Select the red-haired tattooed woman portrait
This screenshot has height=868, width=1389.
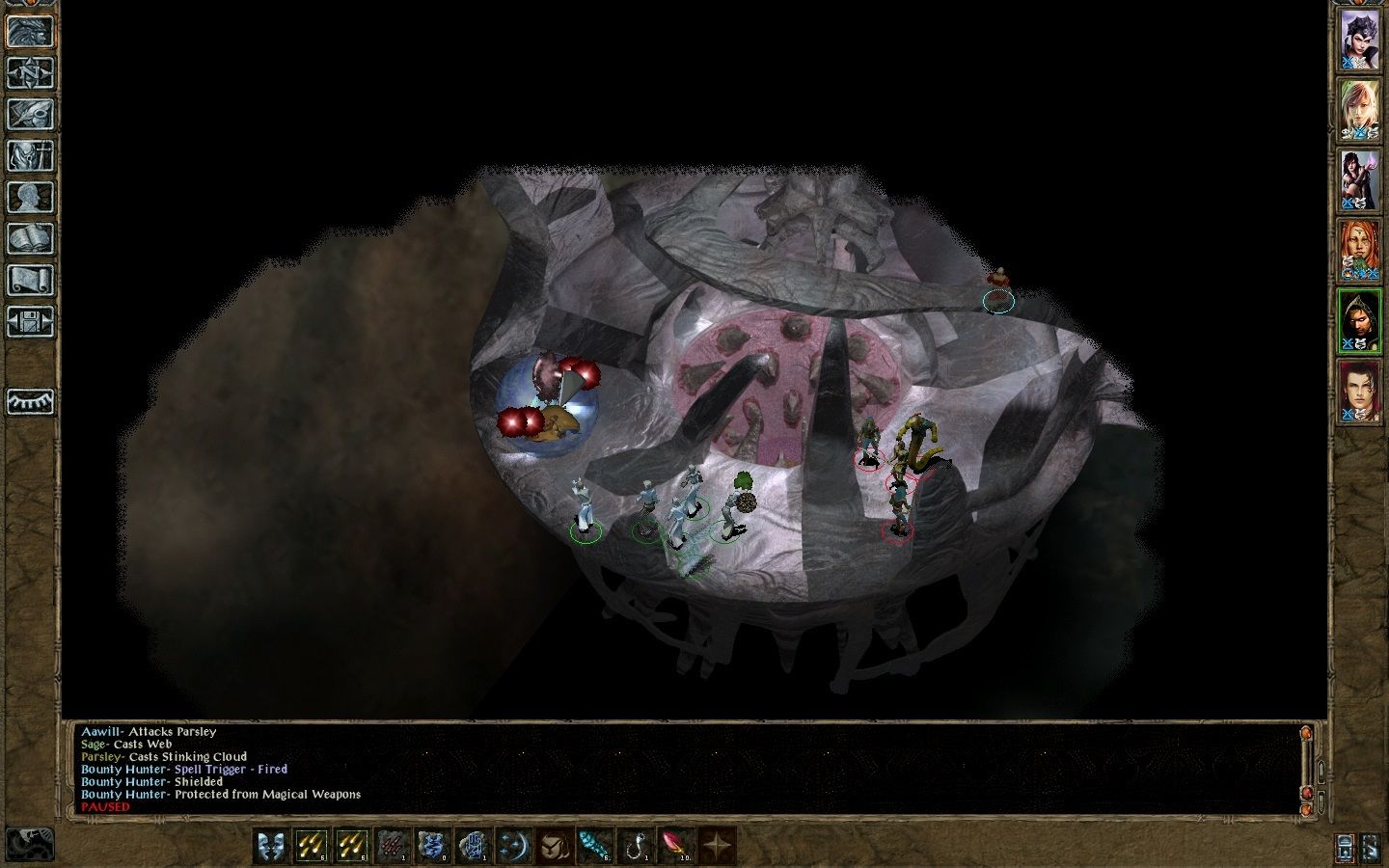point(1359,251)
